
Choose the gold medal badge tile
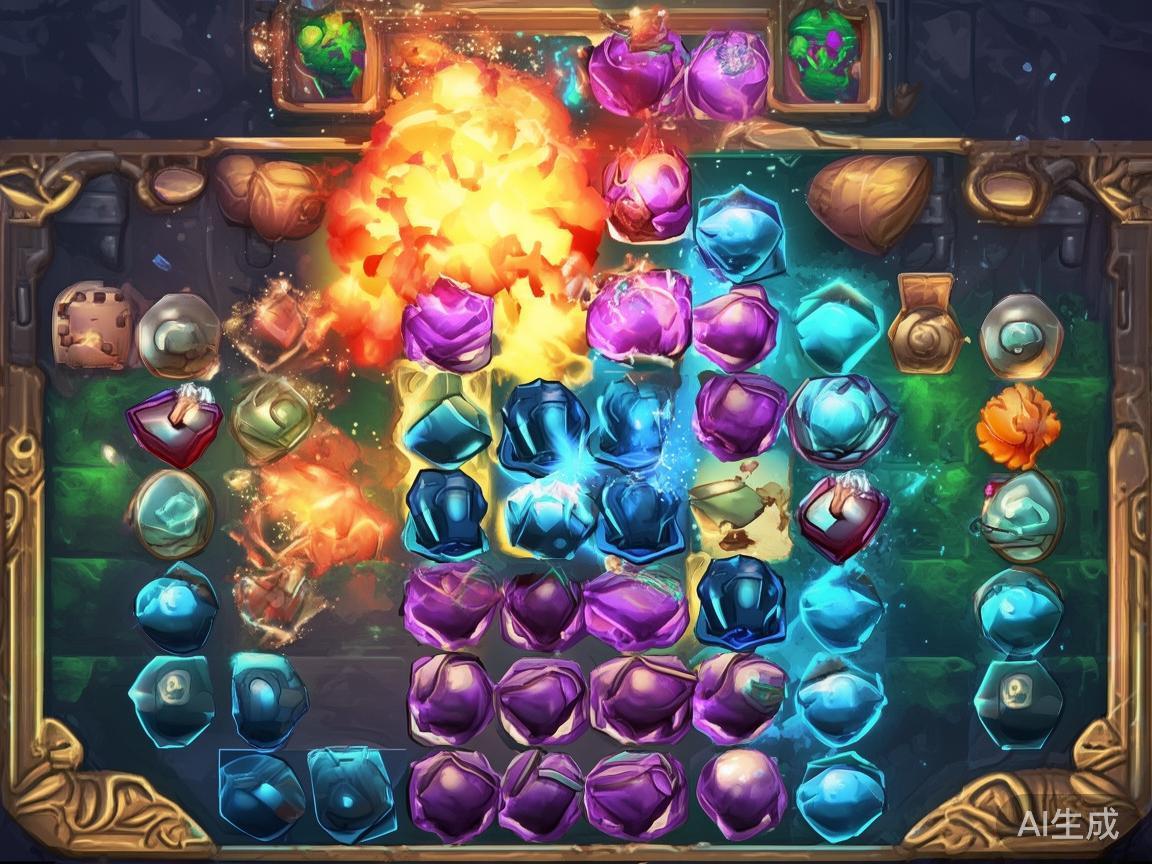click(925, 323)
